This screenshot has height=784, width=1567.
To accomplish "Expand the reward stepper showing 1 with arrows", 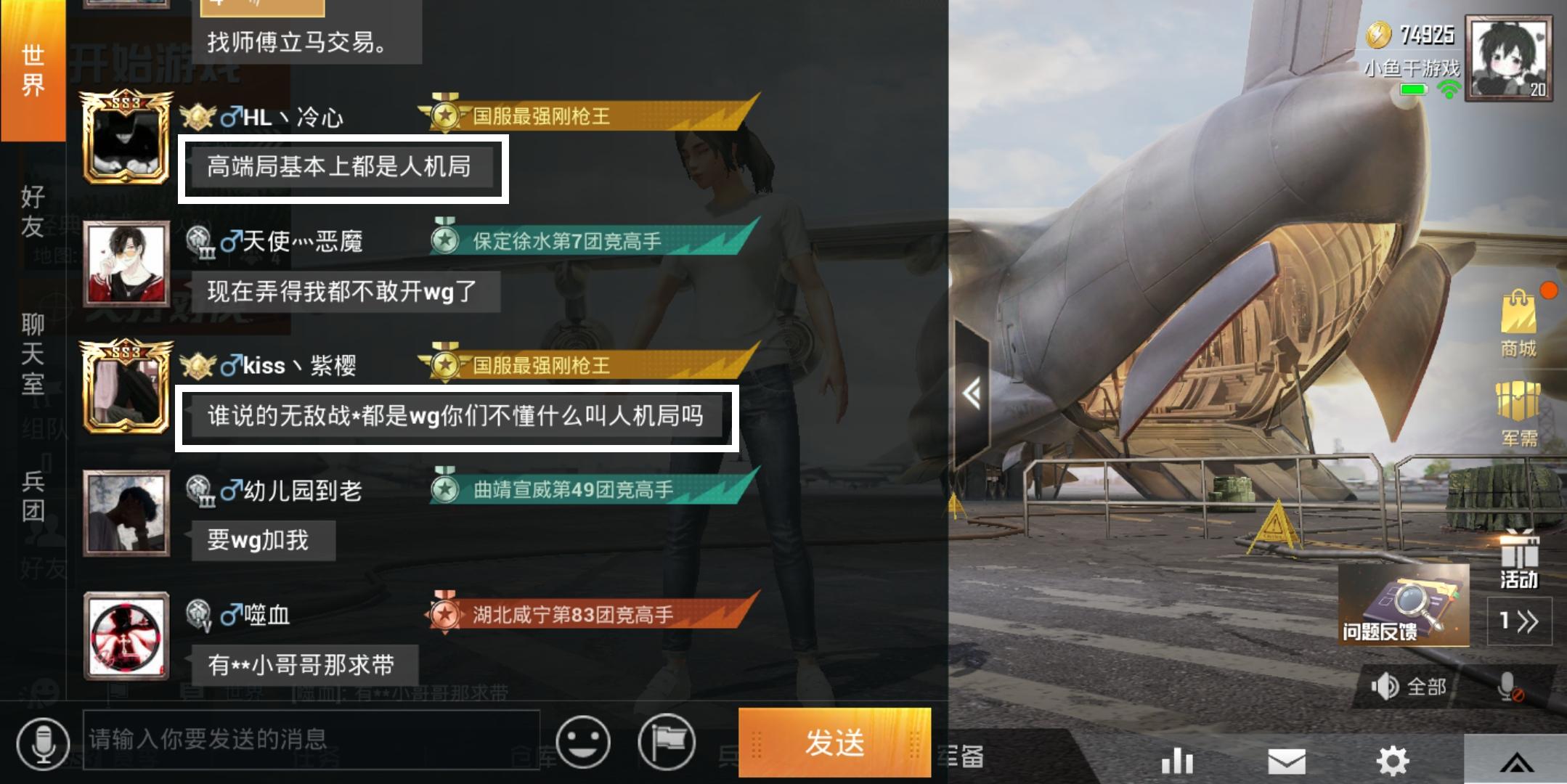I will (1520, 621).
